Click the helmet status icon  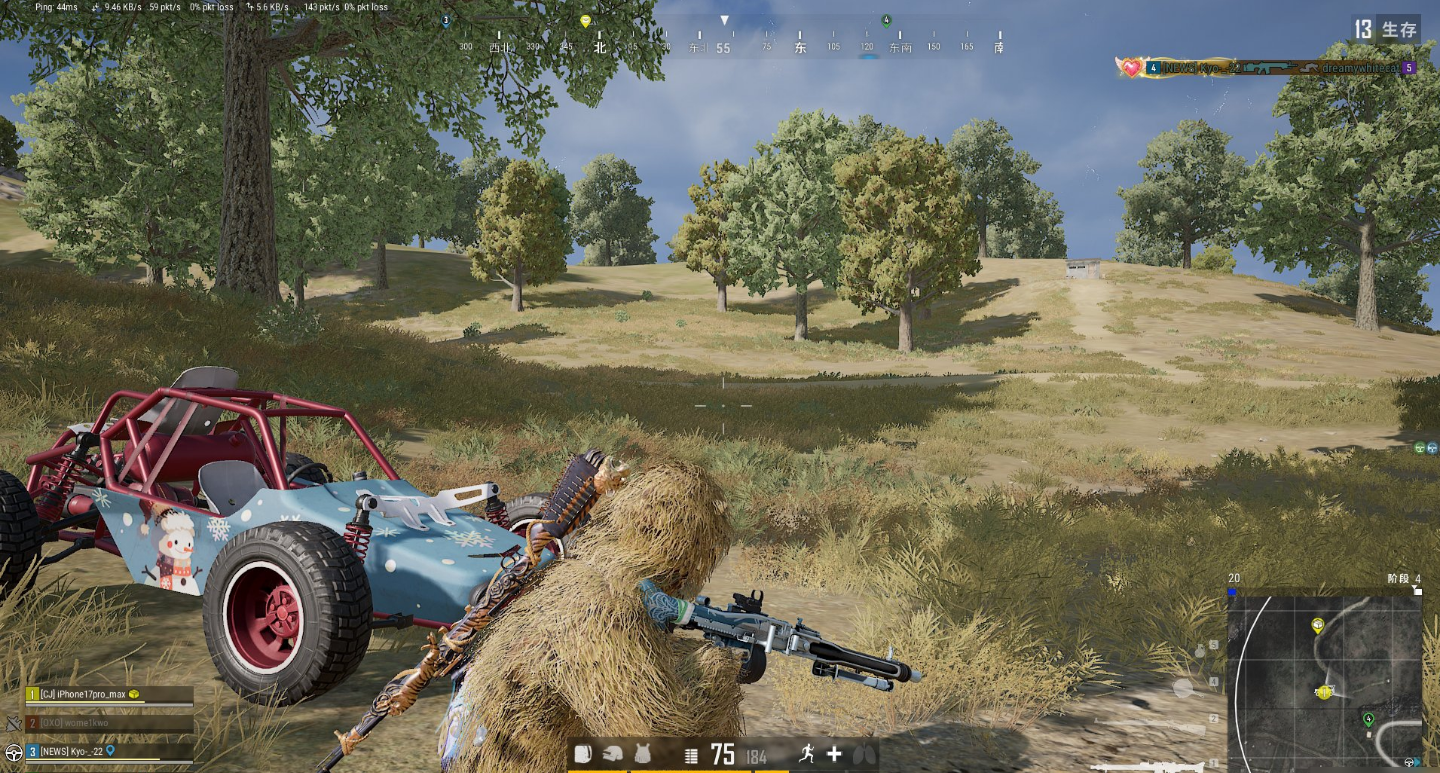[614, 755]
